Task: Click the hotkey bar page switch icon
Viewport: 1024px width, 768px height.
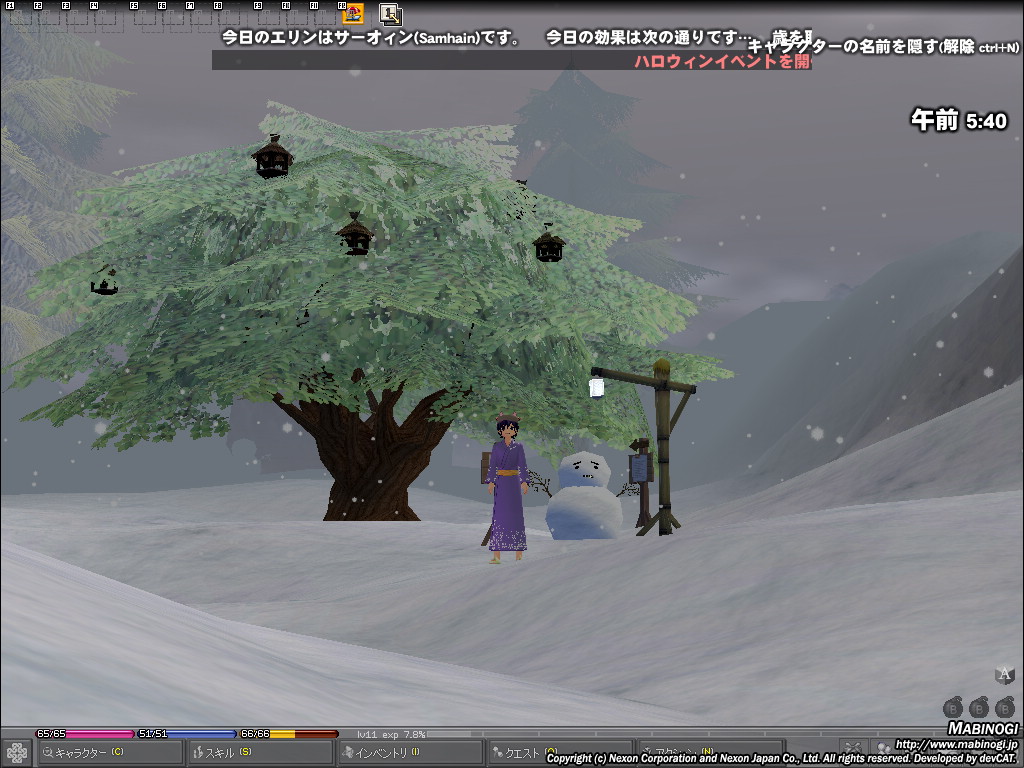Action: coord(391,15)
